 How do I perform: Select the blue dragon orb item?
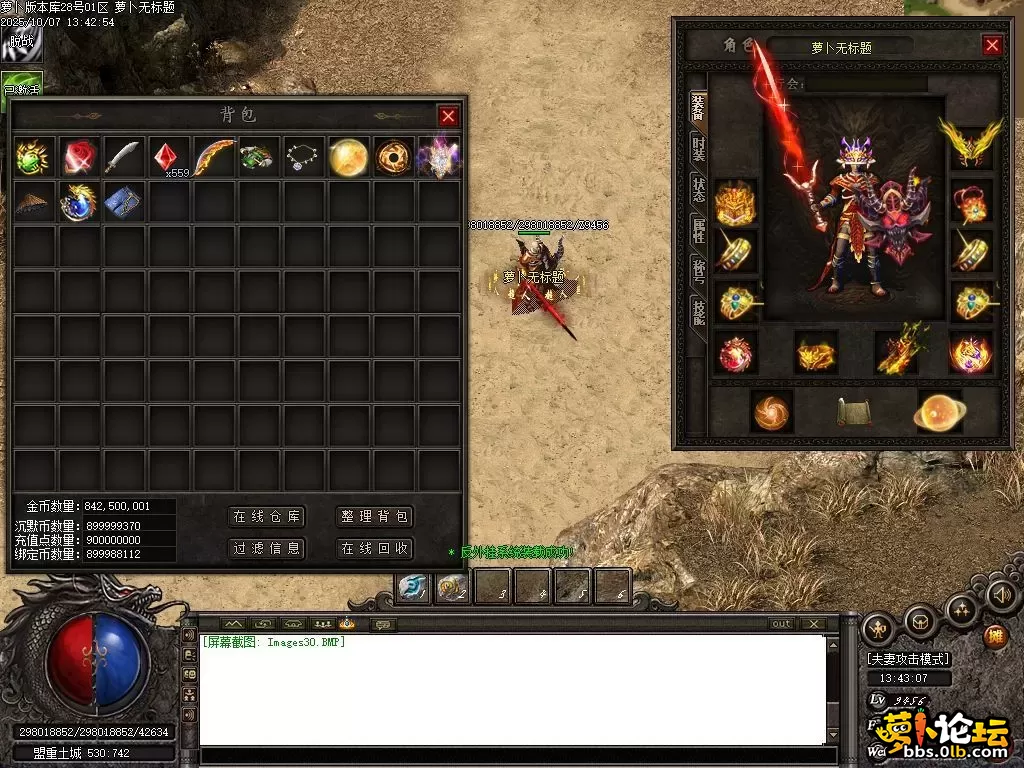coord(79,202)
